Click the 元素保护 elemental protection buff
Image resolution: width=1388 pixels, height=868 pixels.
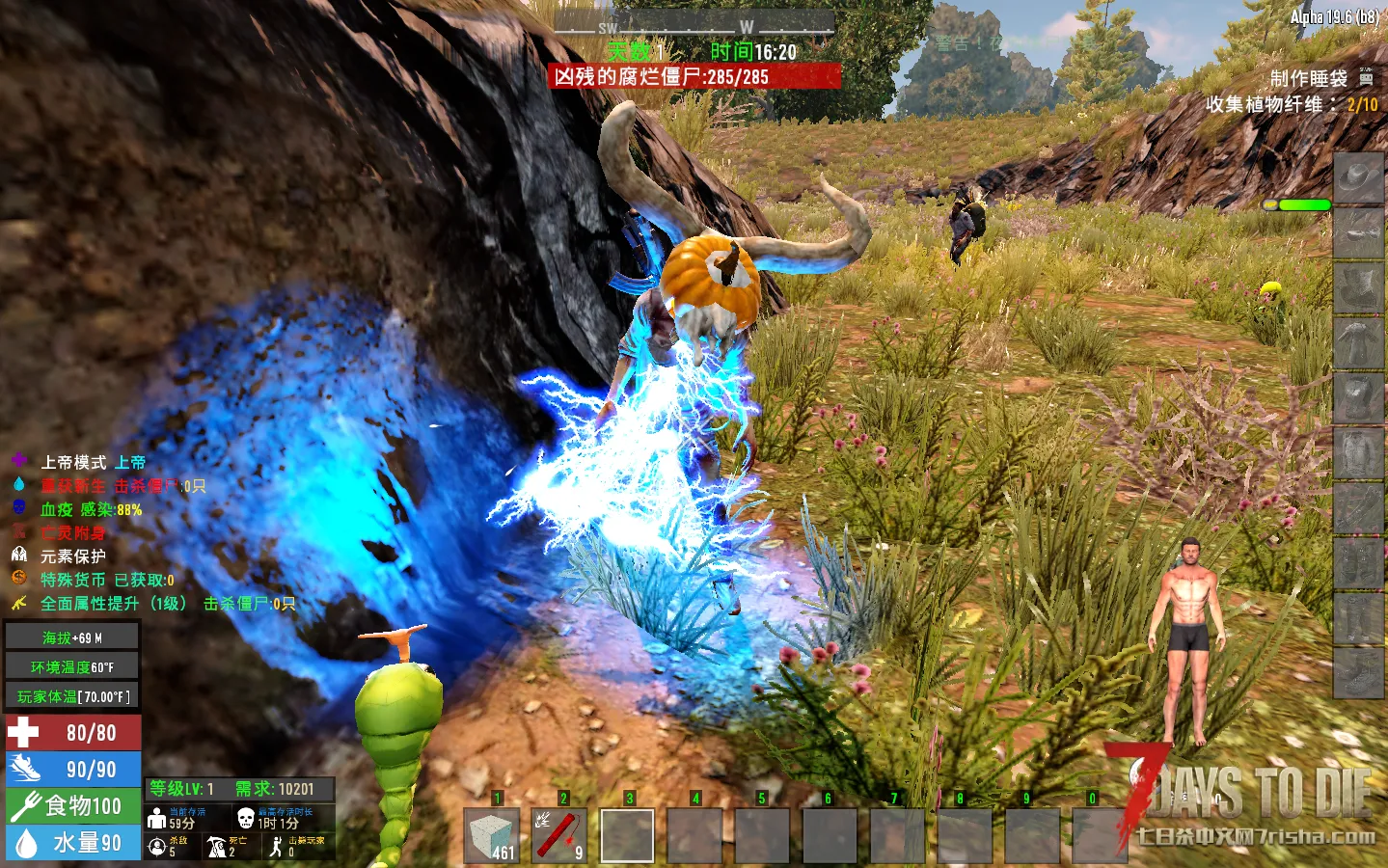pos(72,556)
